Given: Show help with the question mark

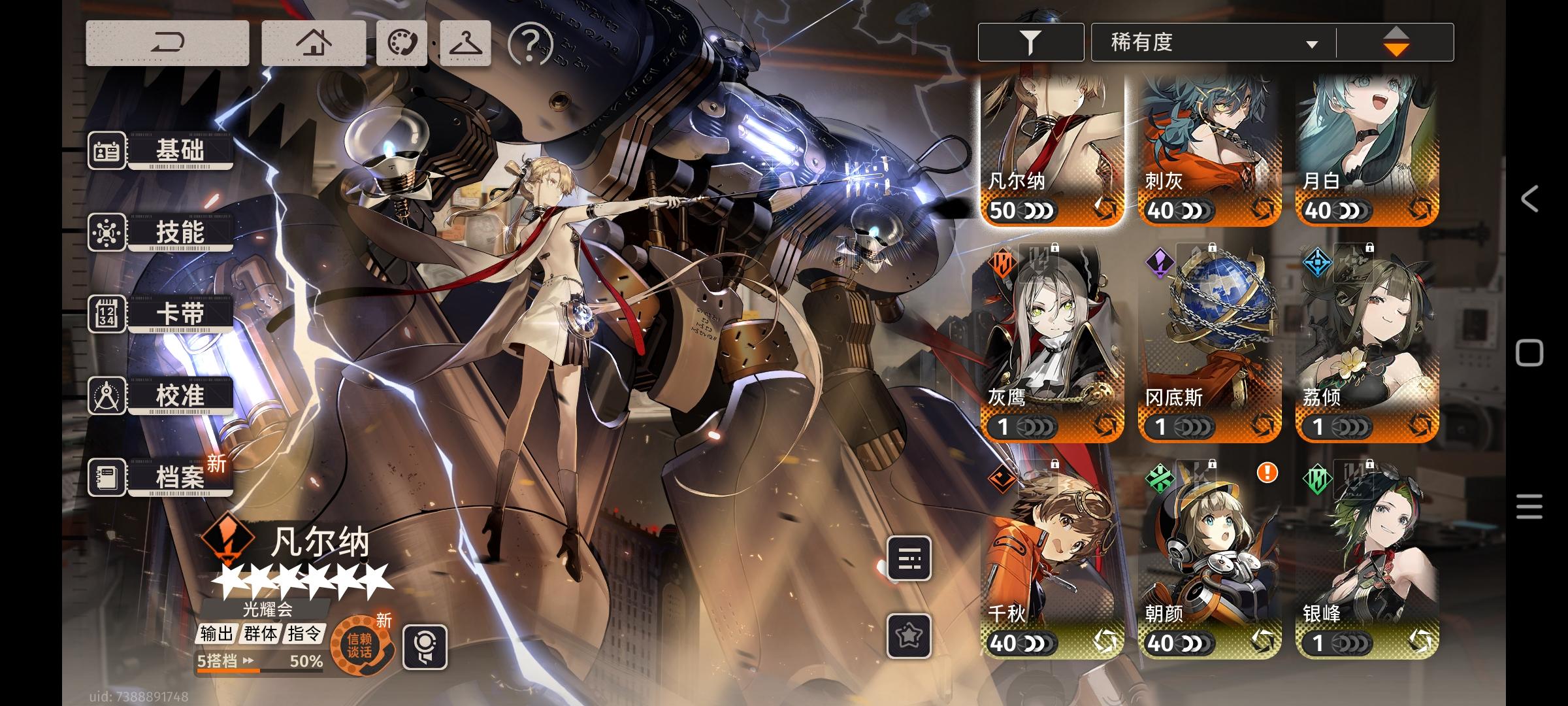Looking at the screenshot, I should pos(530,44).
